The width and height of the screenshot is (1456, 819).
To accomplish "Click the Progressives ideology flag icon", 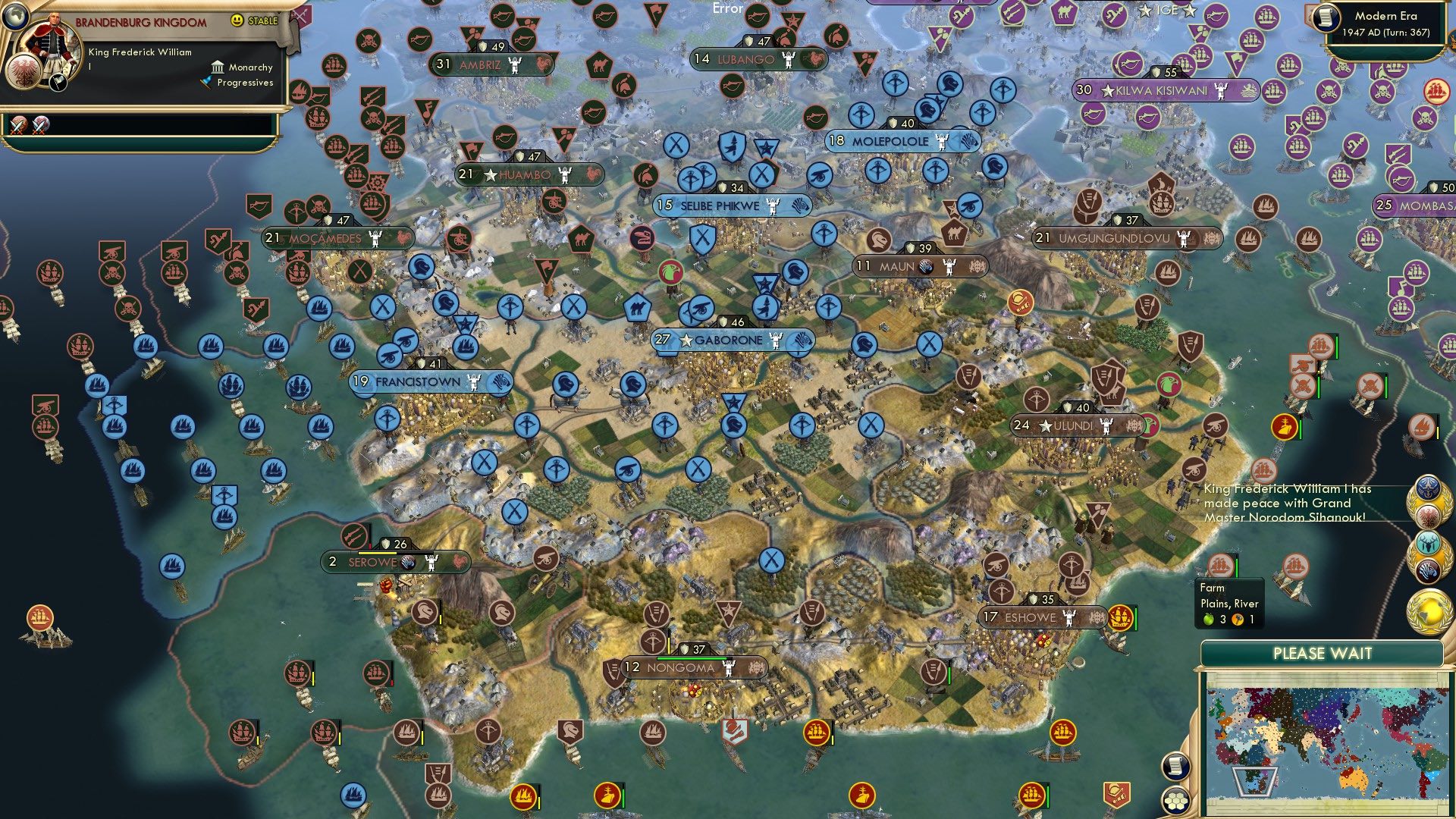I will click(206, 83).
